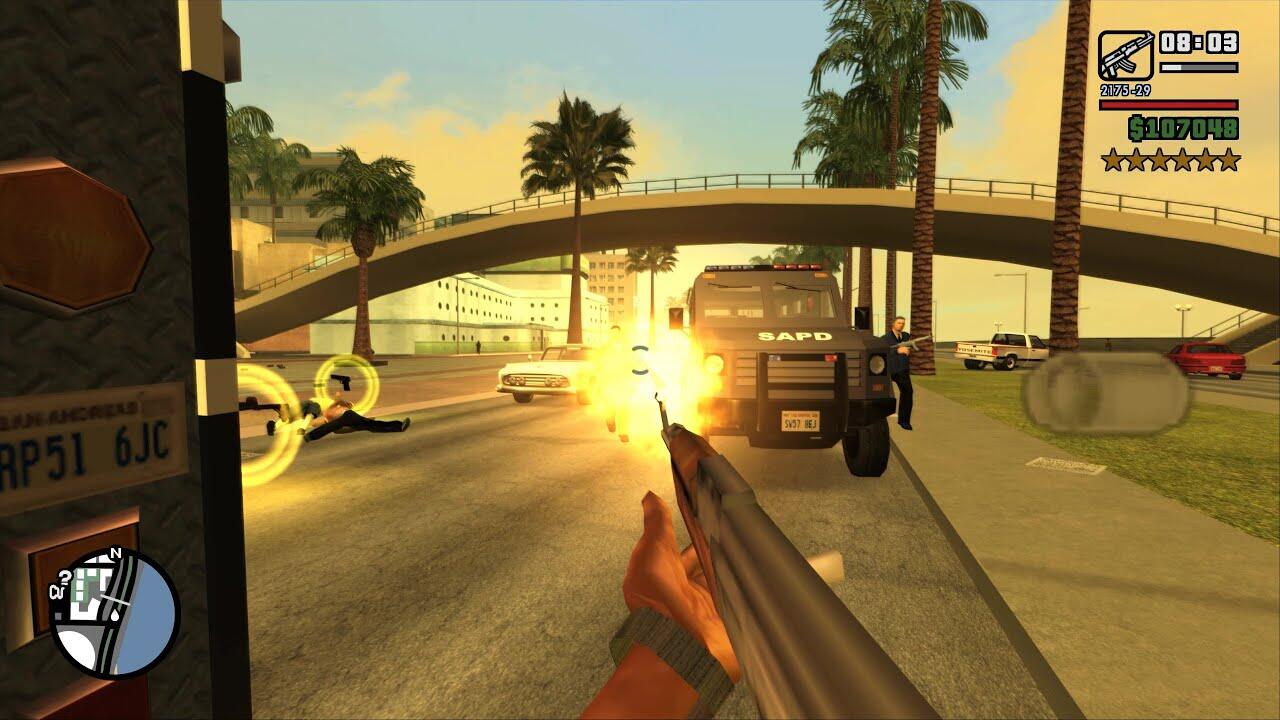Open the circular radar minimap
The width and height of the screenshot is (1280, 720).
click(115, 612)
